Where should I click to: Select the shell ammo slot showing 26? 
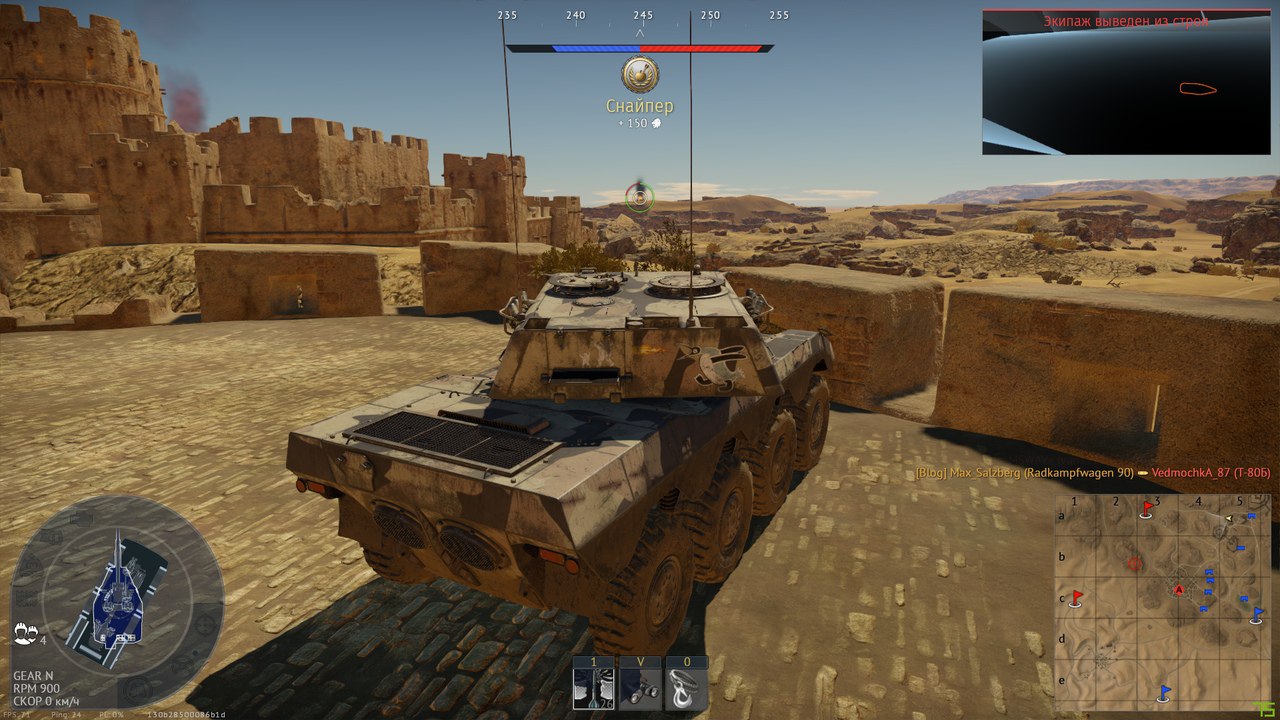click(x=593, y=689)
